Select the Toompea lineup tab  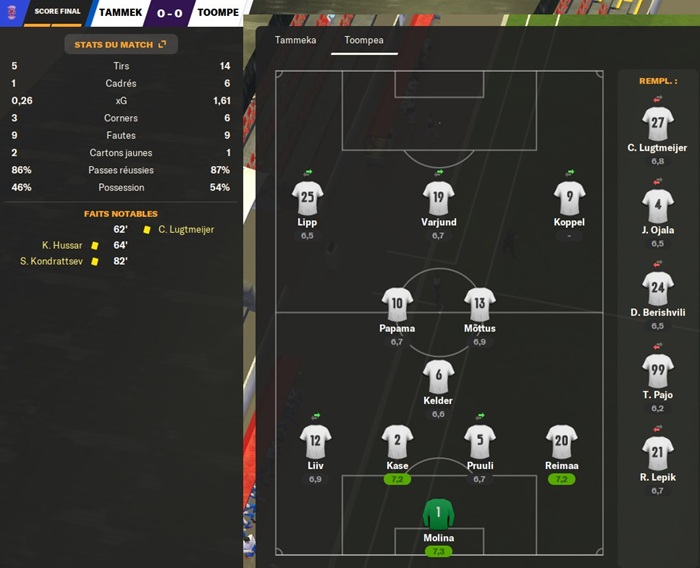click(x=364, y=40)
